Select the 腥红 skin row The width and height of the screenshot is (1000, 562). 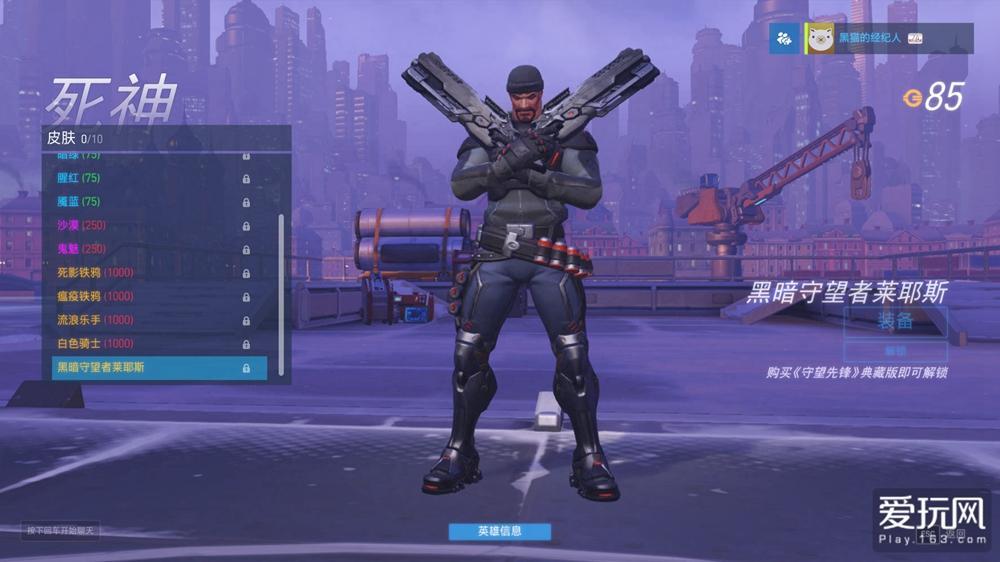pyautogui.click(x=150, y=178)
